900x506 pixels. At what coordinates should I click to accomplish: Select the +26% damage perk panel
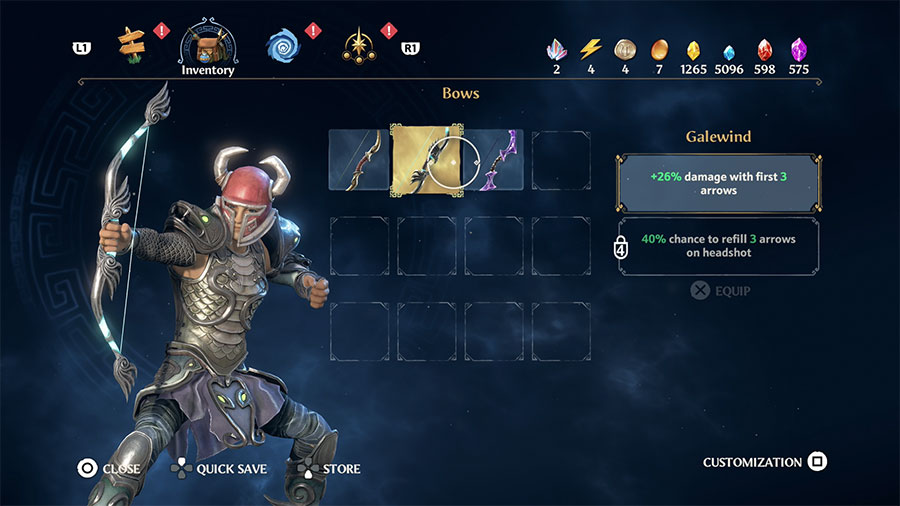[x=719, y=182]
